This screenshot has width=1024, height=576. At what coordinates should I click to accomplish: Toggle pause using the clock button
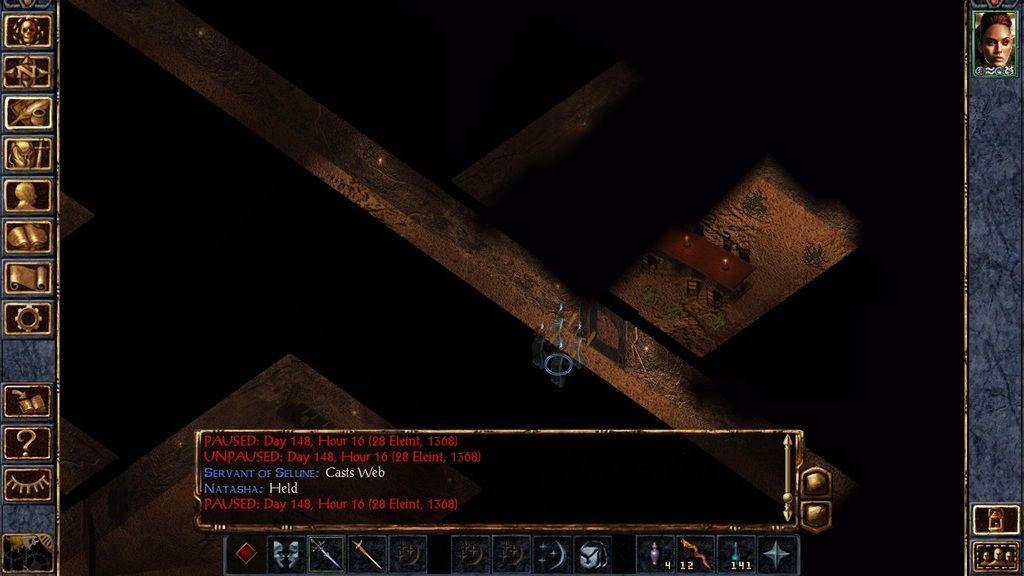click(28, 552)
